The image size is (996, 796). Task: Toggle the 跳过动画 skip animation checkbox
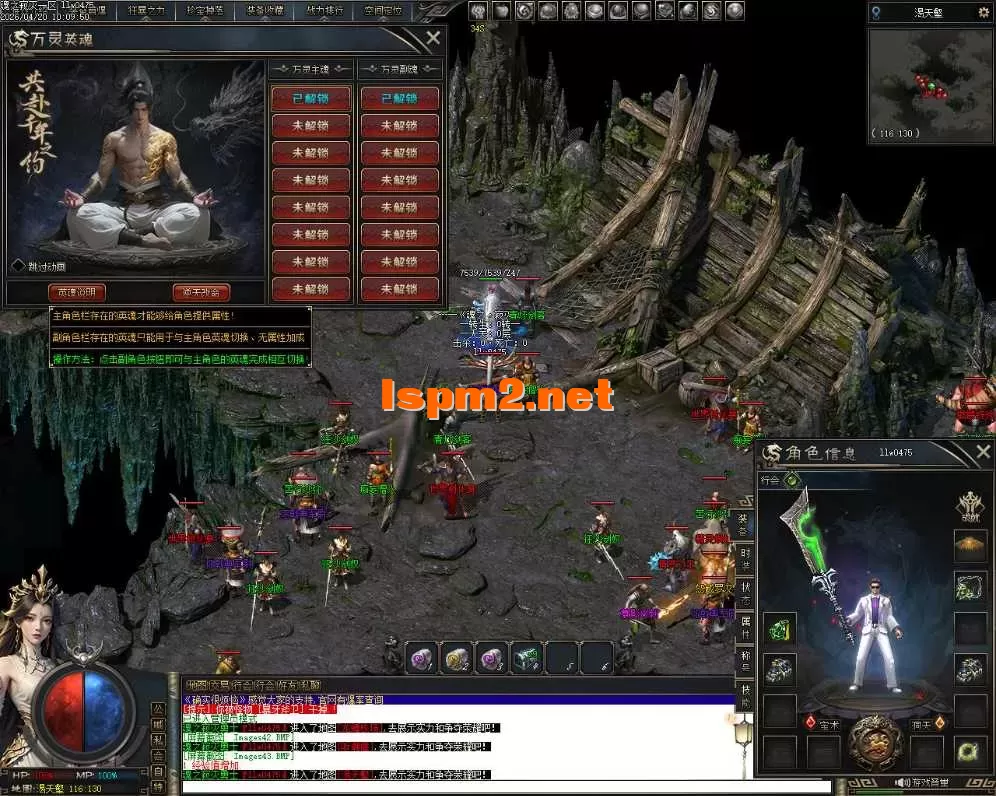coord(18,266)
